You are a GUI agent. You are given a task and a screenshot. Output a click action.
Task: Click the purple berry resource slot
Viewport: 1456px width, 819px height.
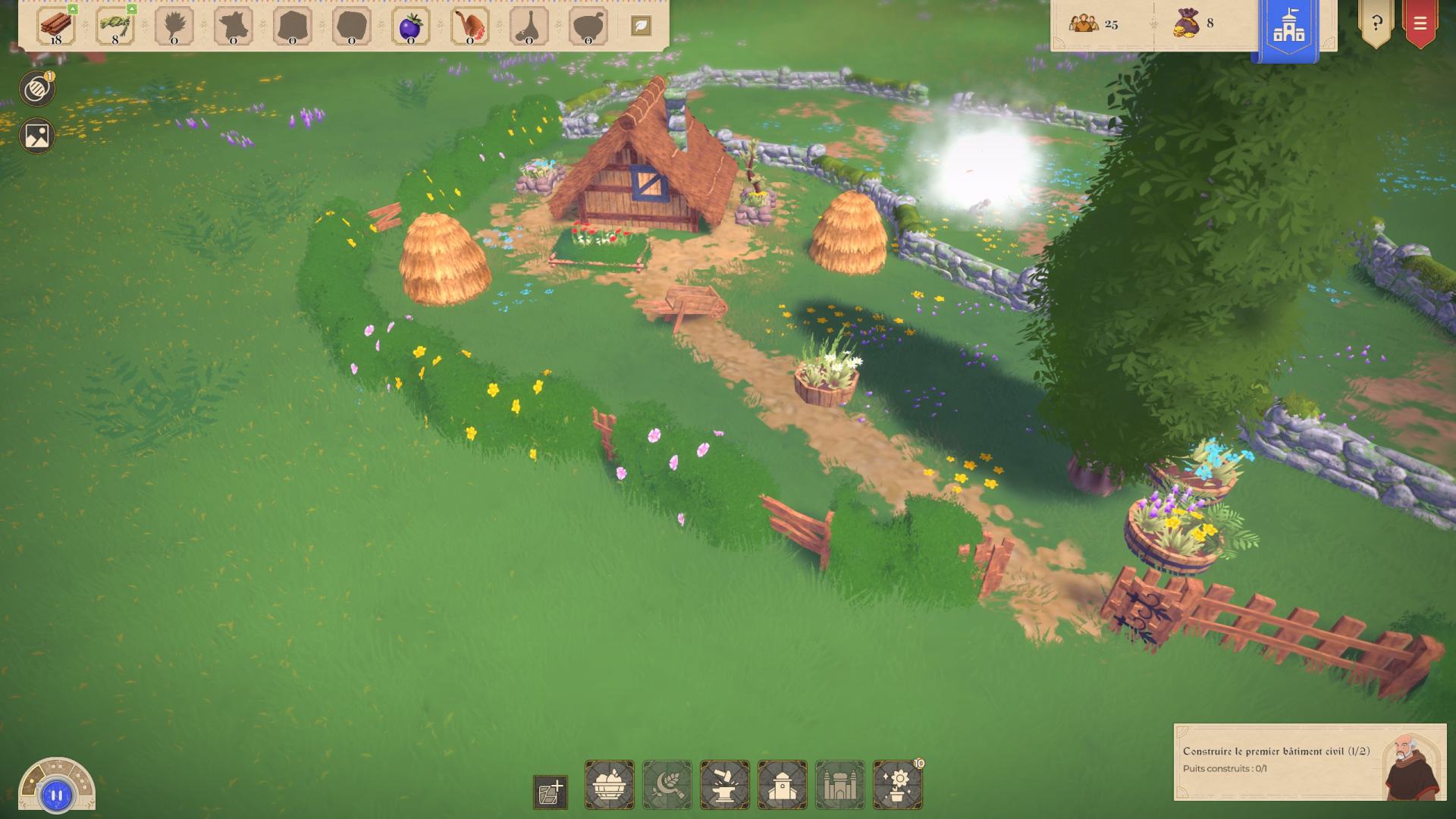(x=410, y=27)
